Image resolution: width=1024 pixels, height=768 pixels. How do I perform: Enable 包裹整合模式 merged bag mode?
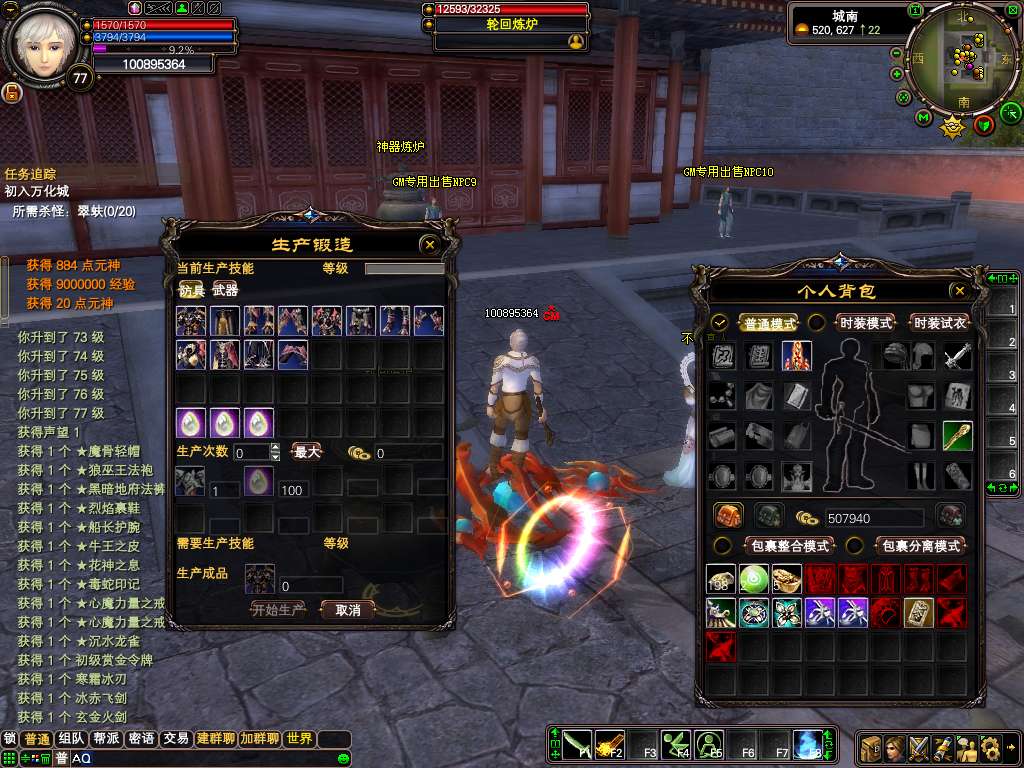[x=789, y=546]
